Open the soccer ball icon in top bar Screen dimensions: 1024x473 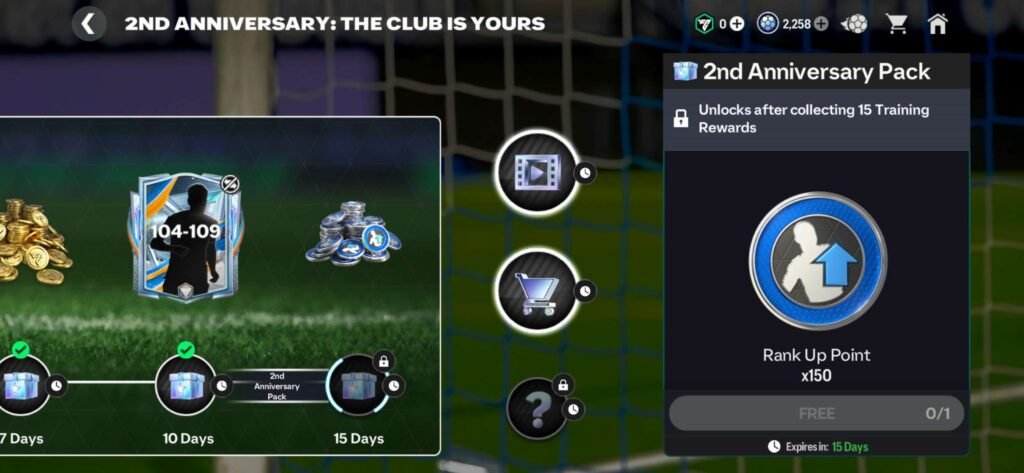click(x=855, y=24)
